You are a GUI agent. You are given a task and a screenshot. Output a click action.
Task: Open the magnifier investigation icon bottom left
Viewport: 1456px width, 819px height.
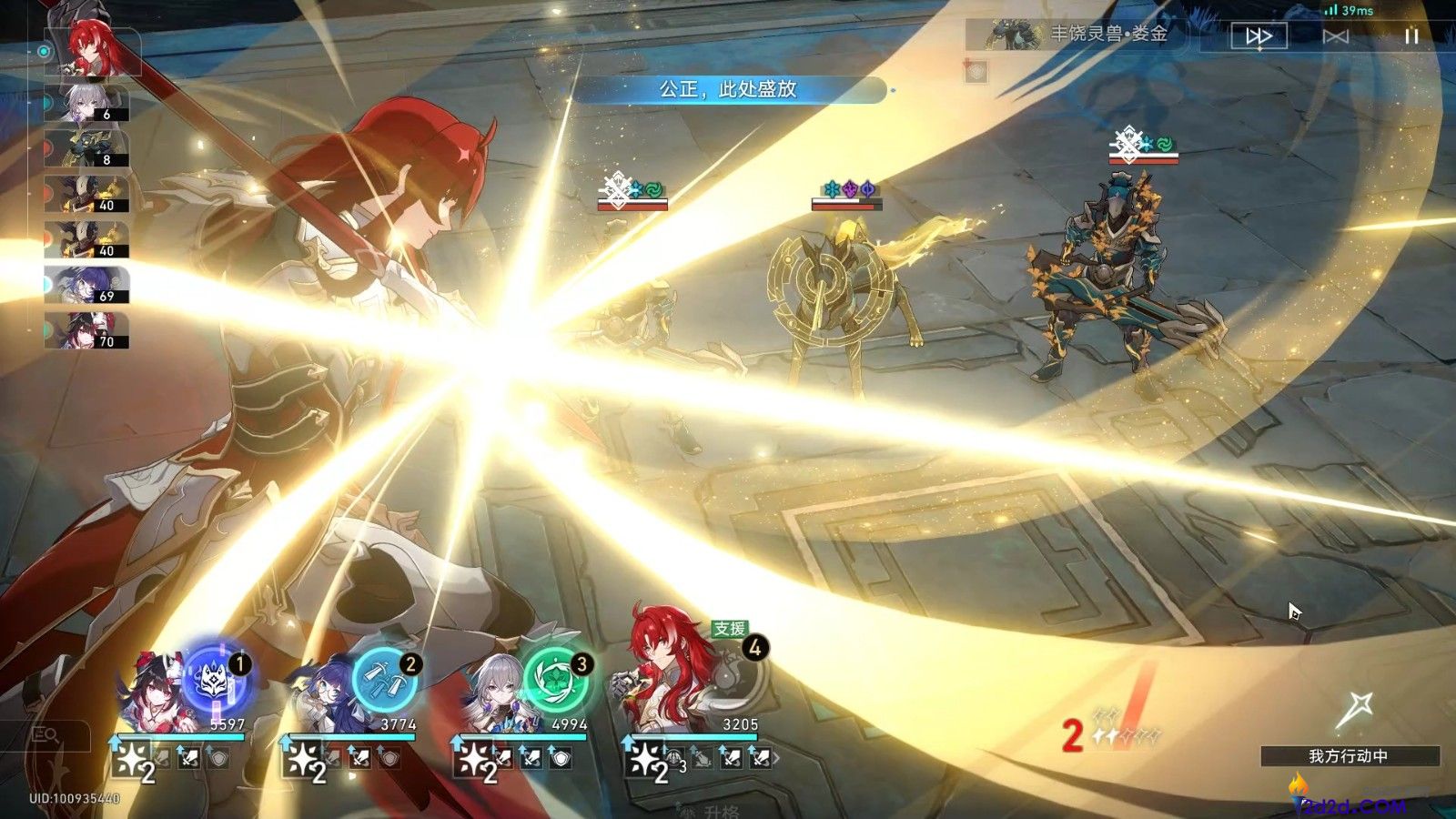[x=47, y=733]
